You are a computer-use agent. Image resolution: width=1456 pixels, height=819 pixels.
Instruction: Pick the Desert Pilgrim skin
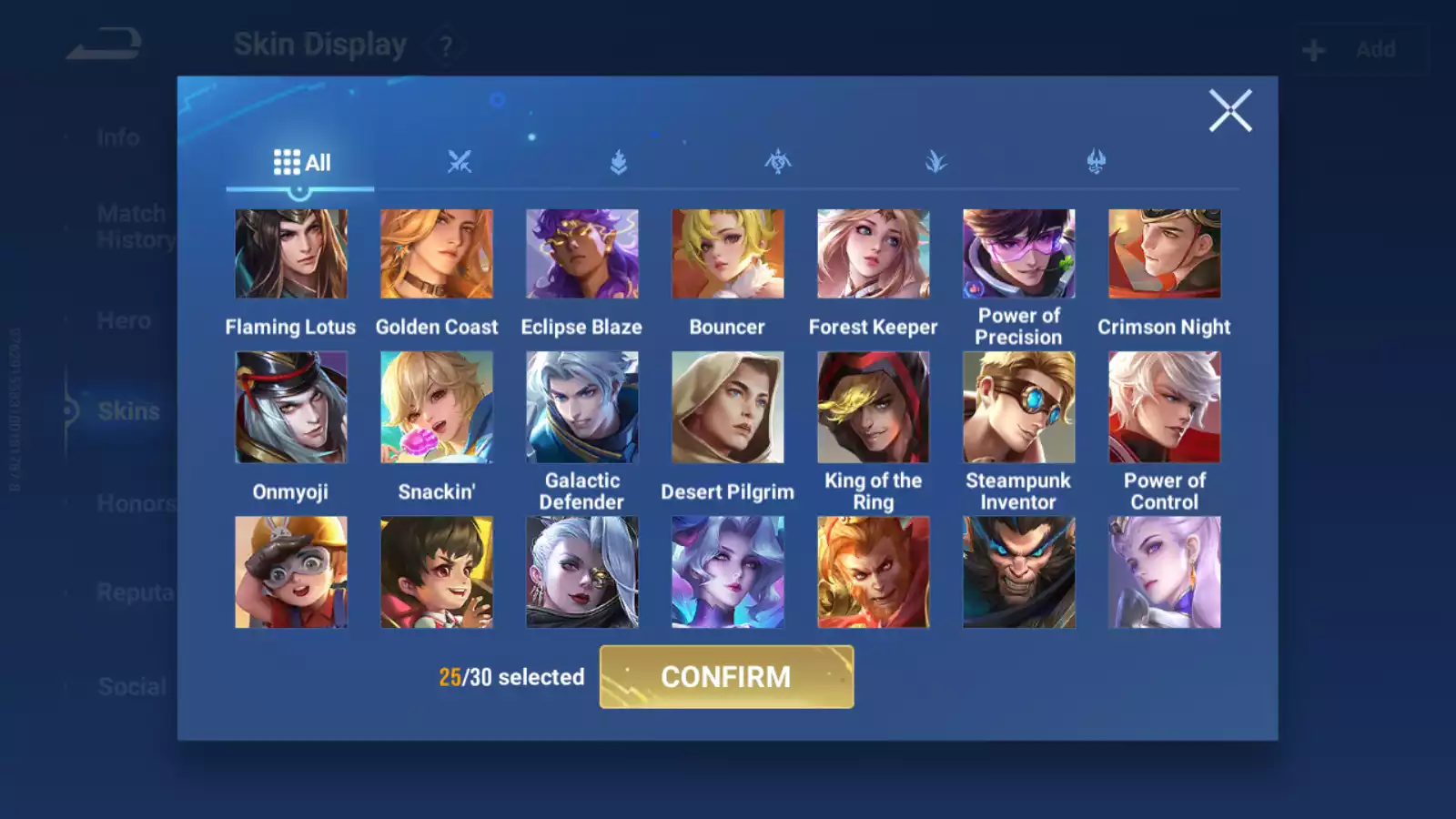[x=727, y=408]
